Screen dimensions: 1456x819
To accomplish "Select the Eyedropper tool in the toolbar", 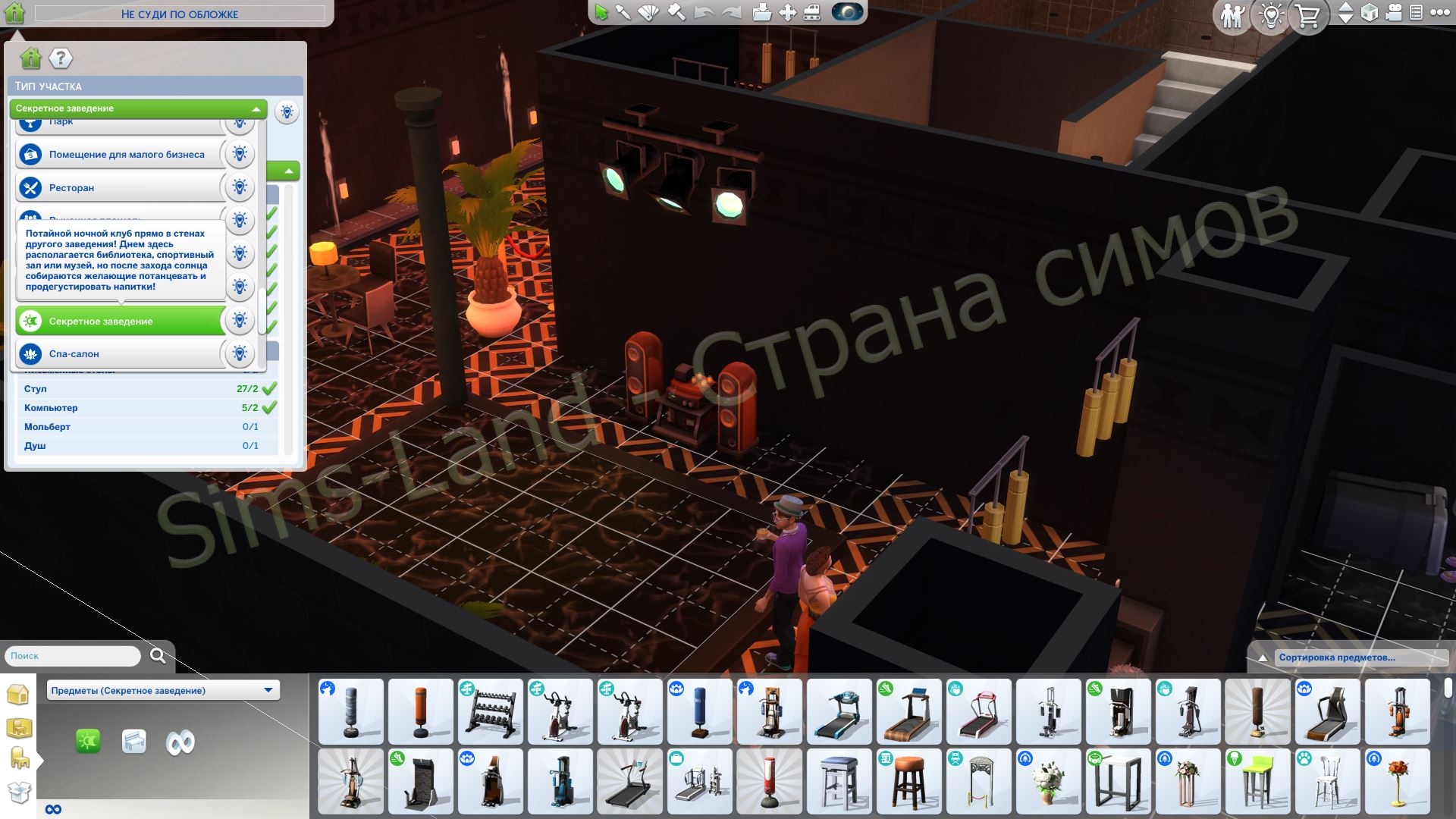I will pyautogui.click(x=623, y=11).
